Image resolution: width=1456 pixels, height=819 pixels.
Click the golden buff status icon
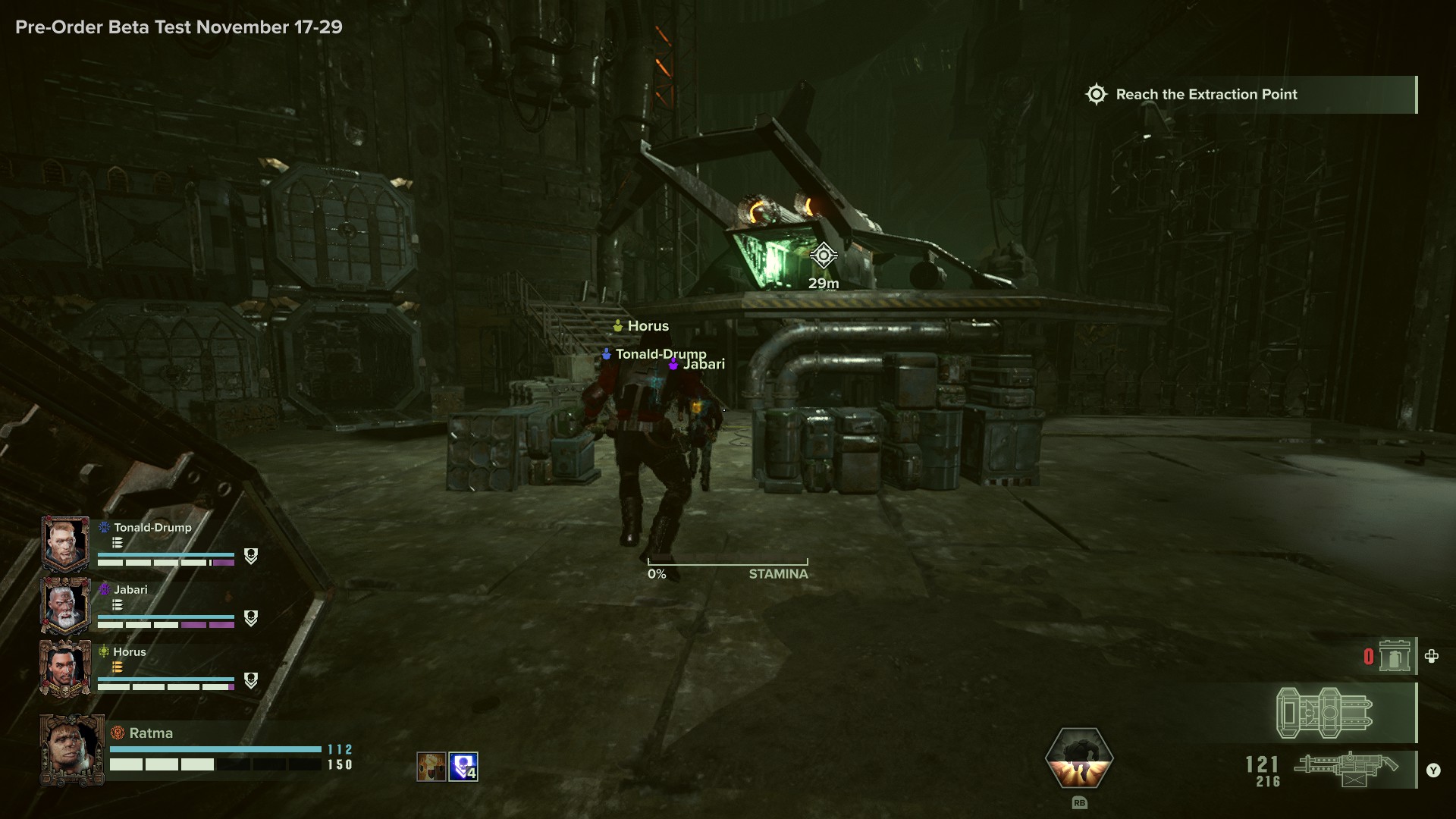431,767
